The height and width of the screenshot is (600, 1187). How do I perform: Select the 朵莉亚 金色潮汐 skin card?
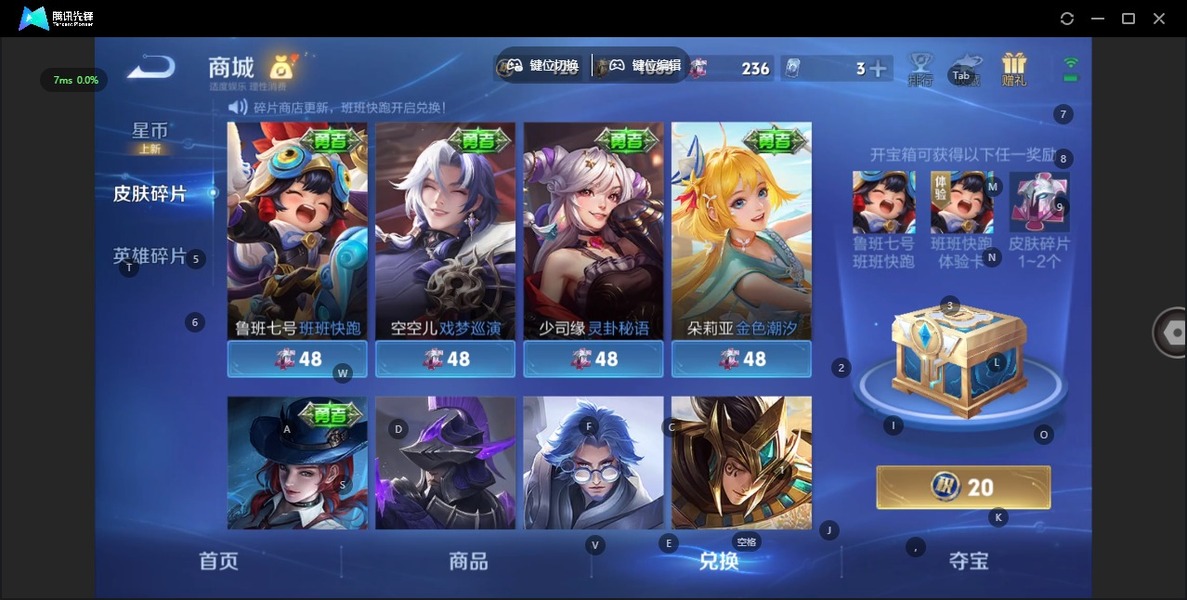point(741,230)
